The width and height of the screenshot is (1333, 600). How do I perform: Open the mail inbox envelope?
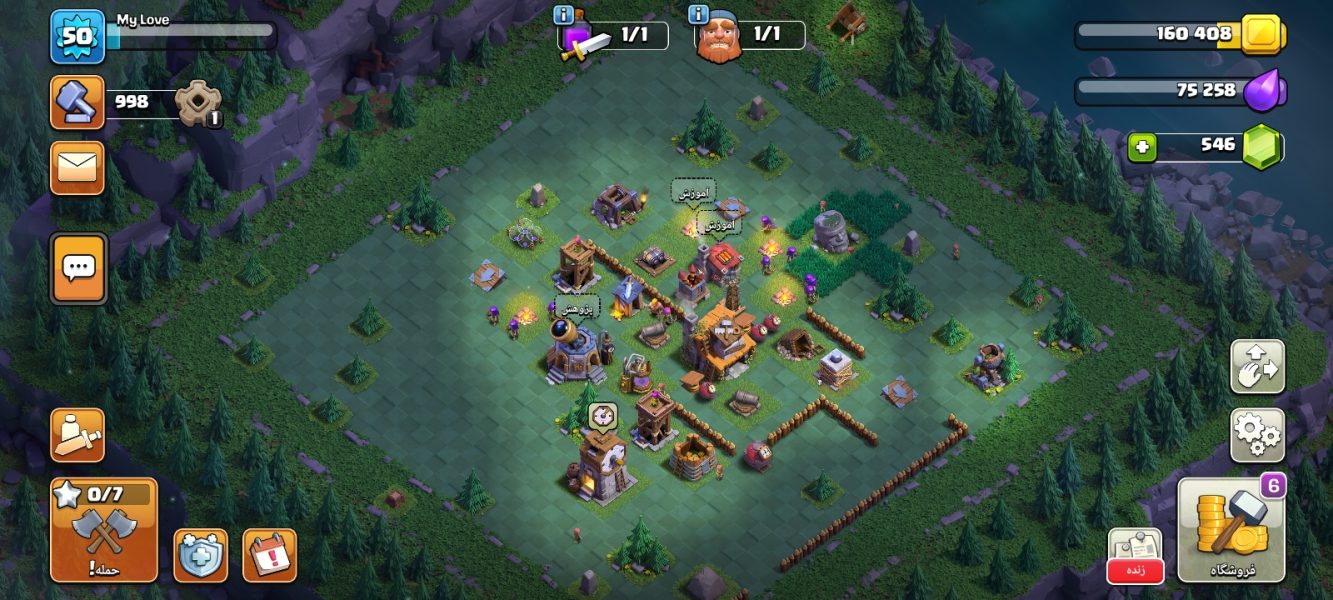coord(77,167)
